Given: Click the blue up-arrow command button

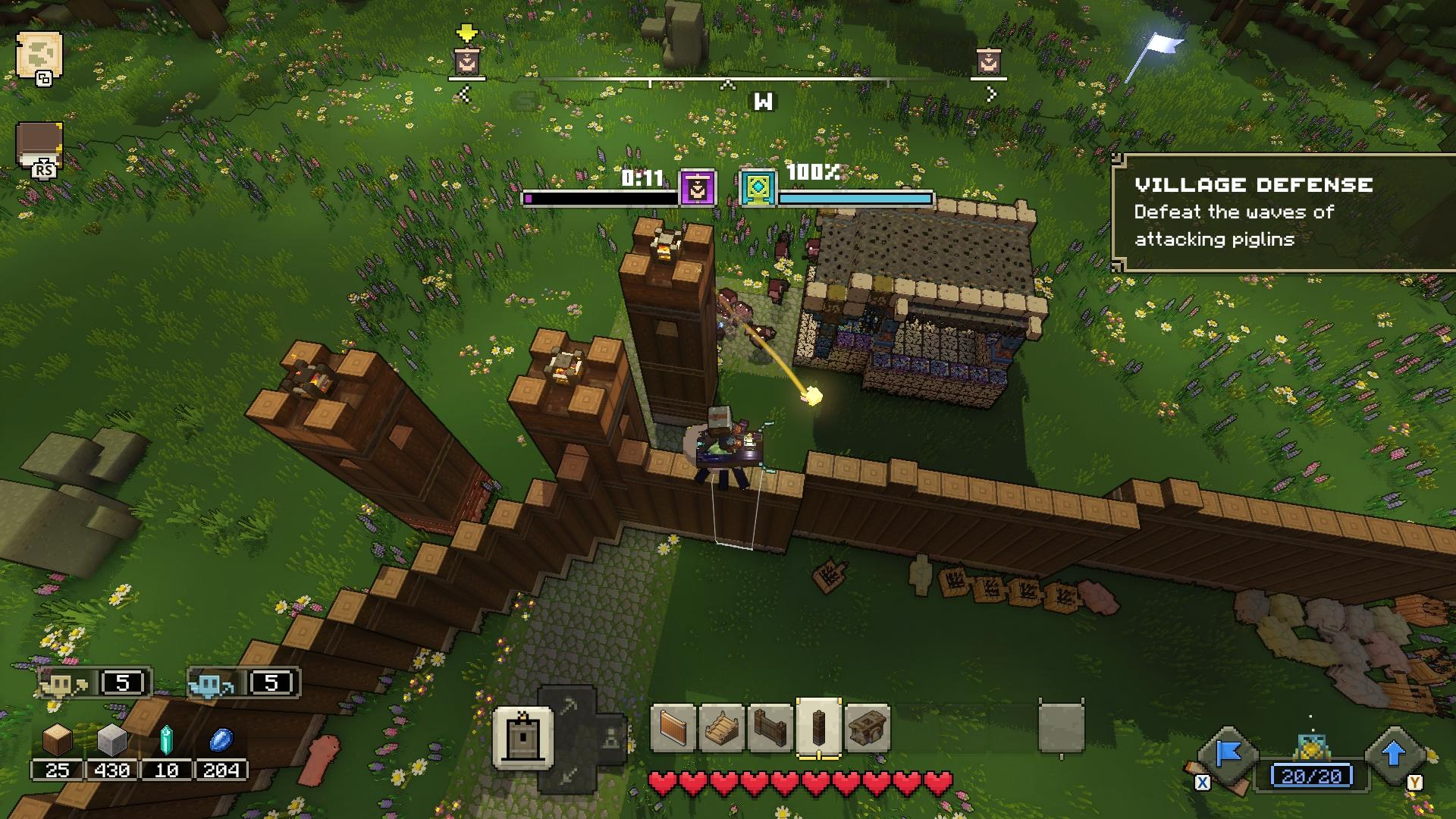Looking at the screenshot, I should point(1394,755).
